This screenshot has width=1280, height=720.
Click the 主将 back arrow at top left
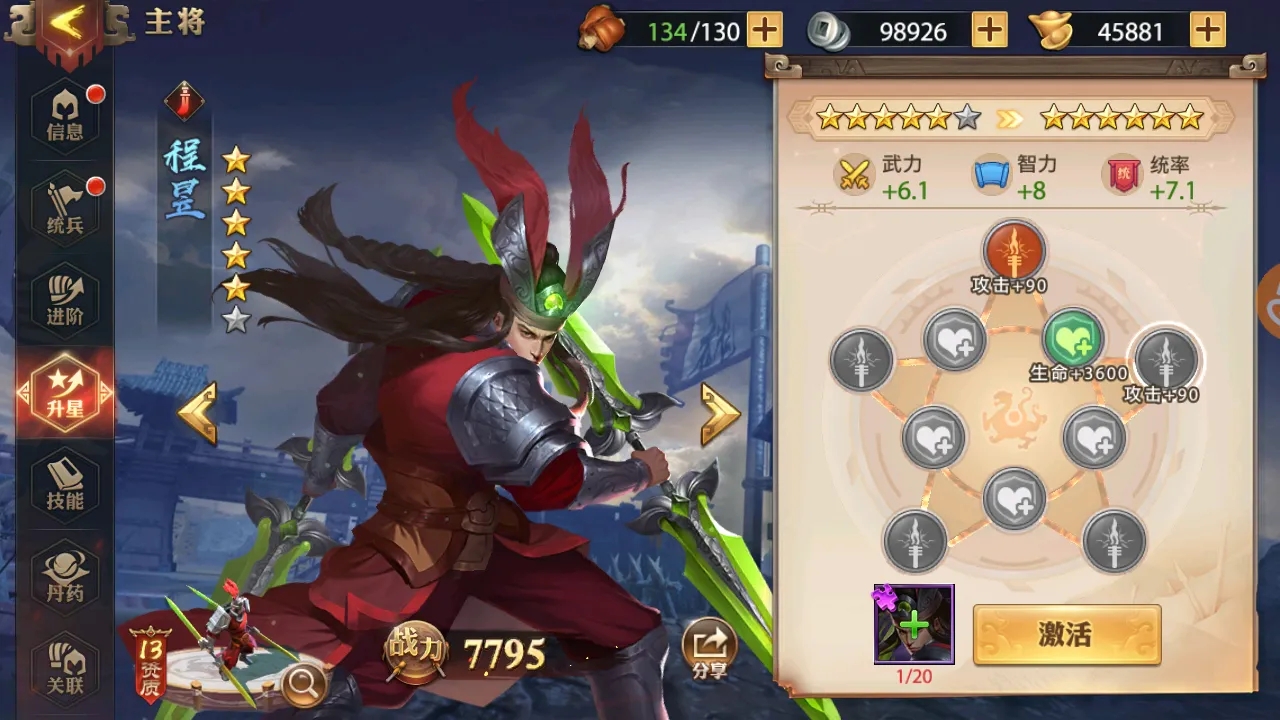pos(69,22)
